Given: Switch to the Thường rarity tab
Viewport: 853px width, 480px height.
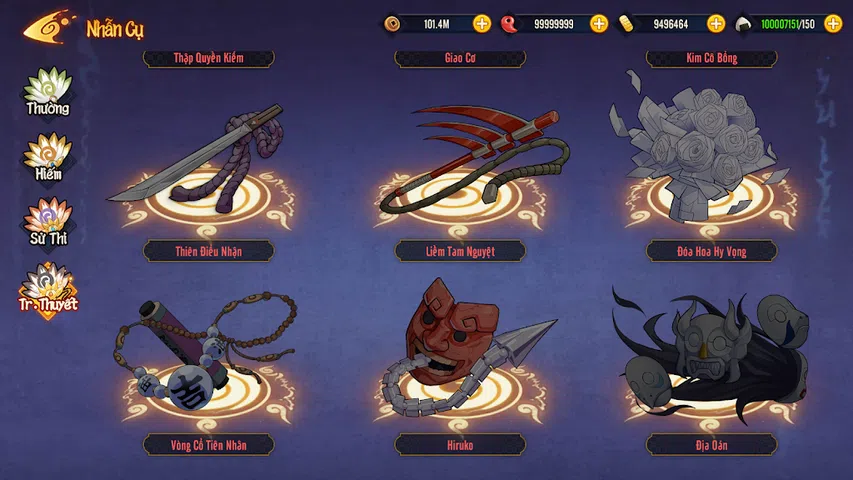Looking at the screenshot, I should tap(47, 92).
